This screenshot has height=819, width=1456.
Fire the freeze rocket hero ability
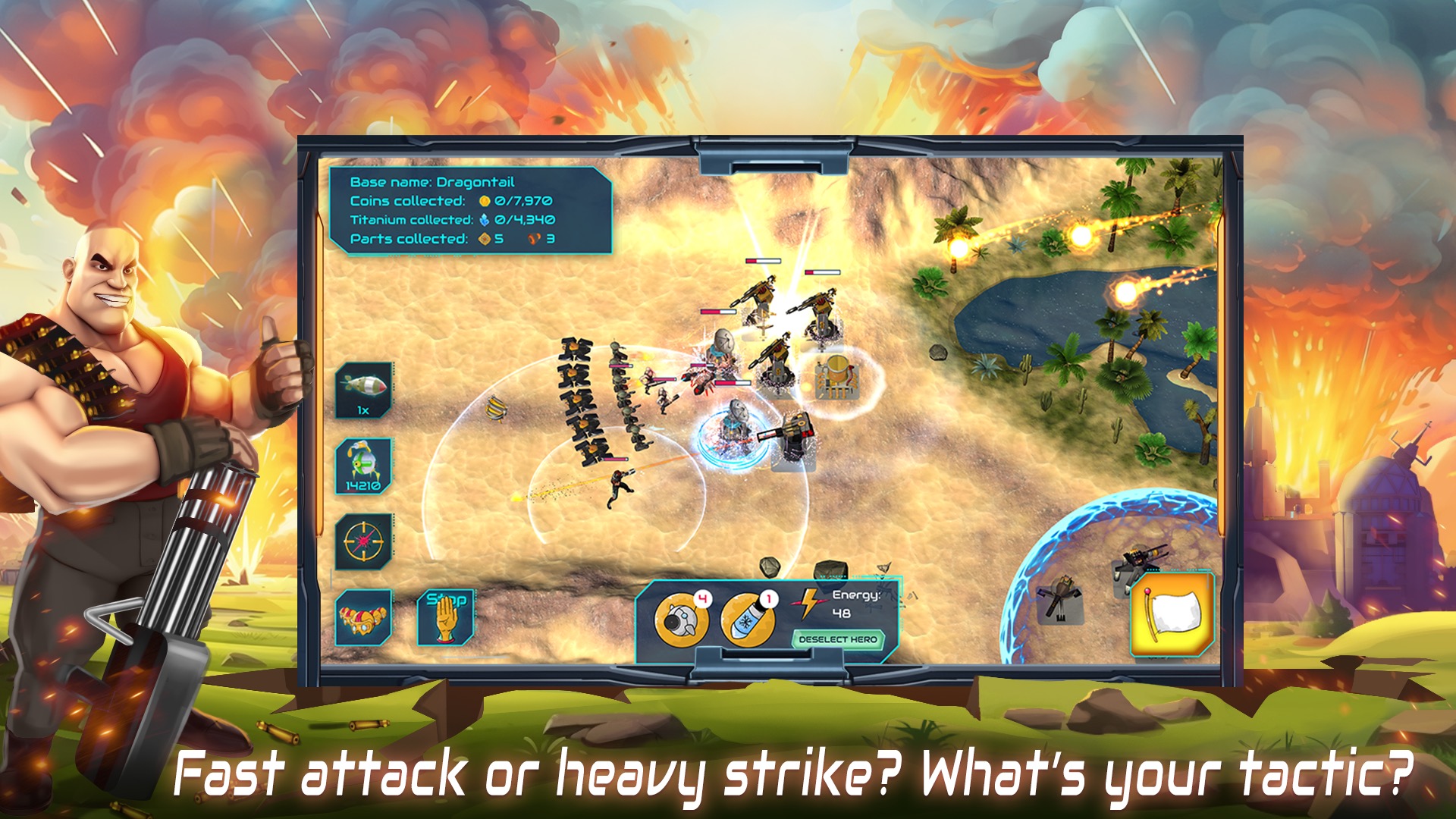747,620
